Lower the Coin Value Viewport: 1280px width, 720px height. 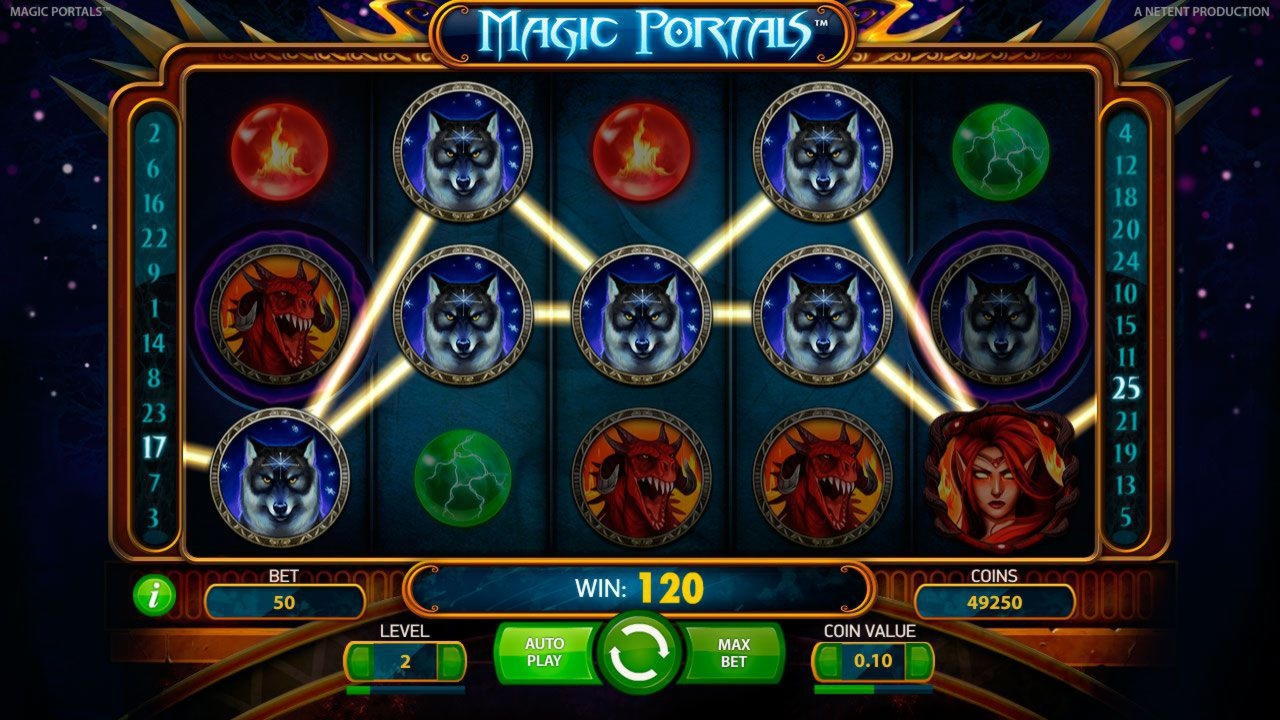[x=827, y=662]
